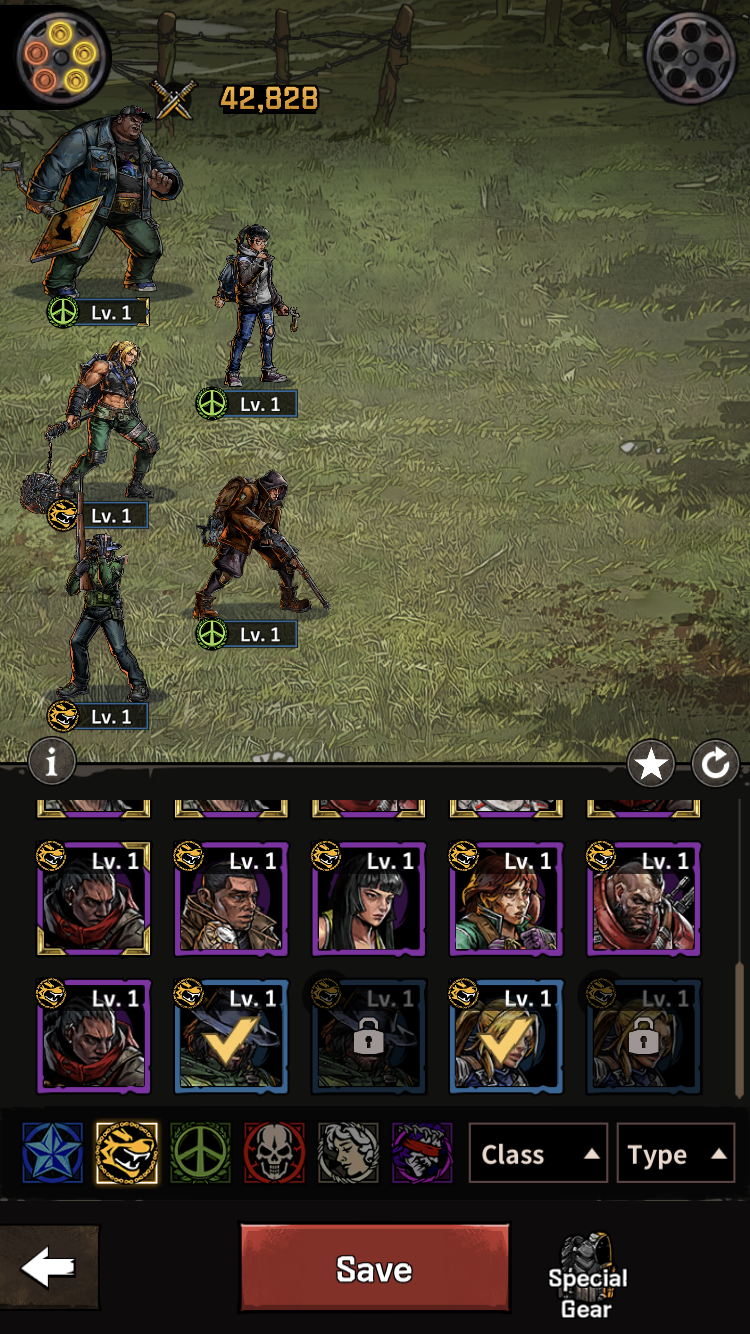Reset the formation with the circular arrow
Viewport: 750px width, 1334px height.
pos(715,765)
